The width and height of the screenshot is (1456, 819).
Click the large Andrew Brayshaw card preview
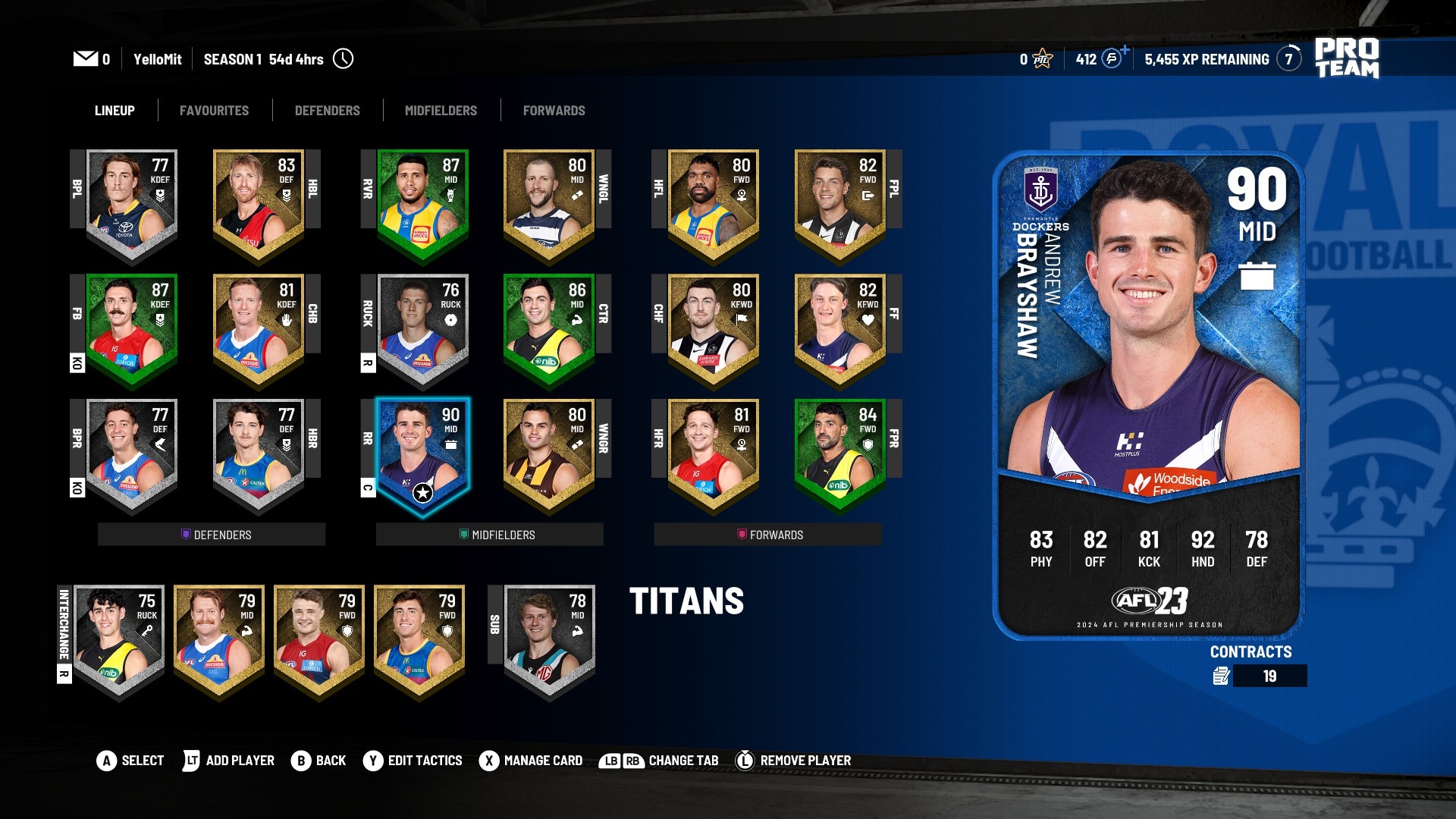point(1148,394)
